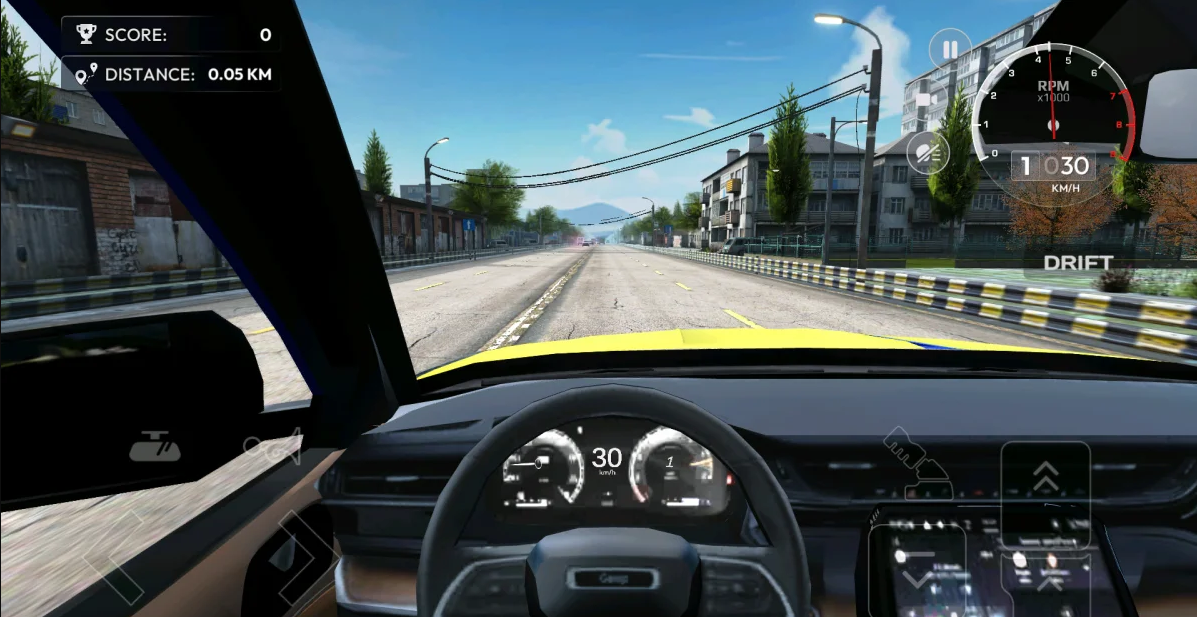Tap the down-chevron brake pedal
The height and width of the screenshot is (617, 1197).
point(917,573)
